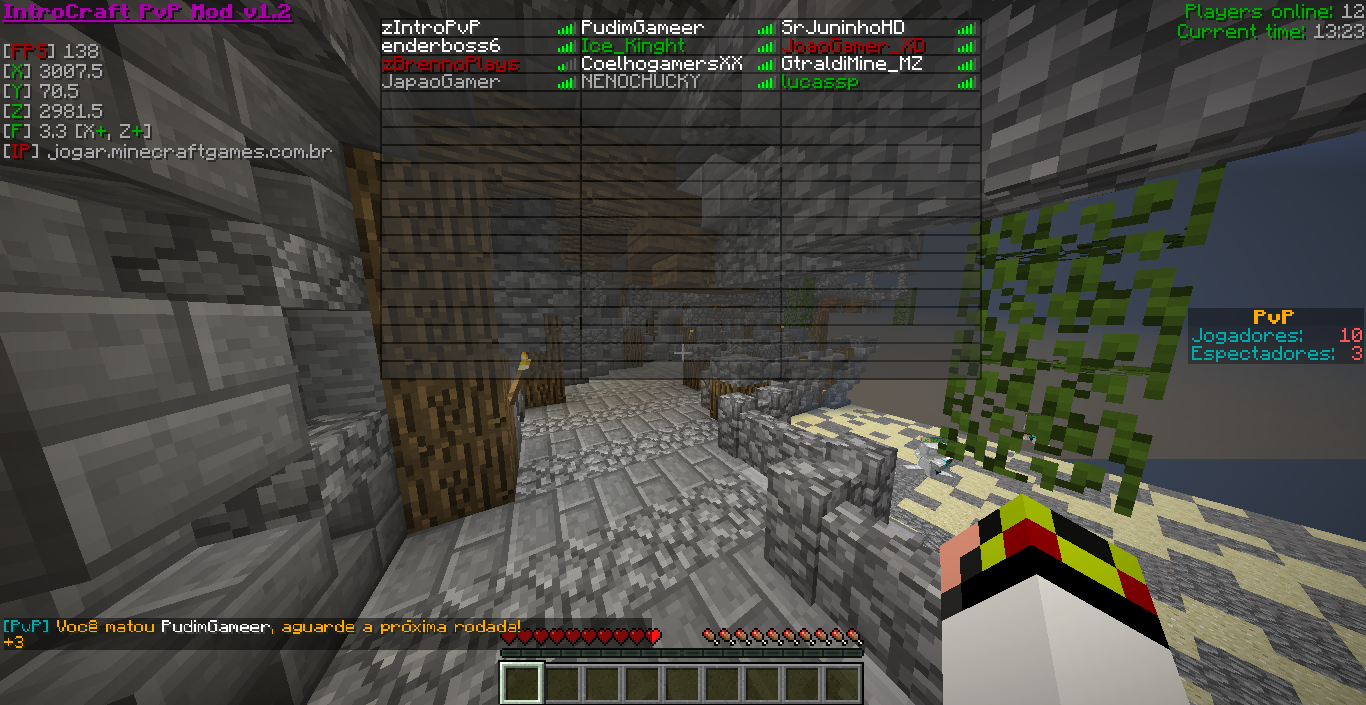Click the IntroCraft PvP Mod v1.2 title

click(x=147, y=12)
